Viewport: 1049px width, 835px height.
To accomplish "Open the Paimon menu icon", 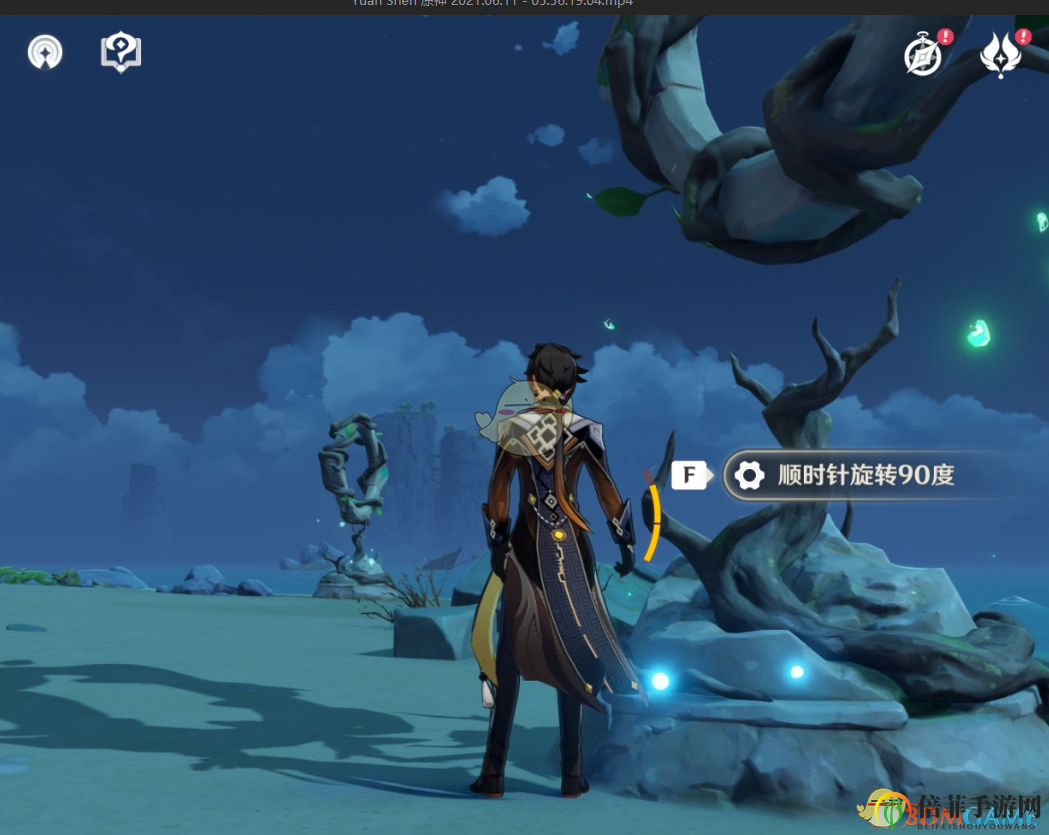I will pyautogui.click(x=45, y=53).
